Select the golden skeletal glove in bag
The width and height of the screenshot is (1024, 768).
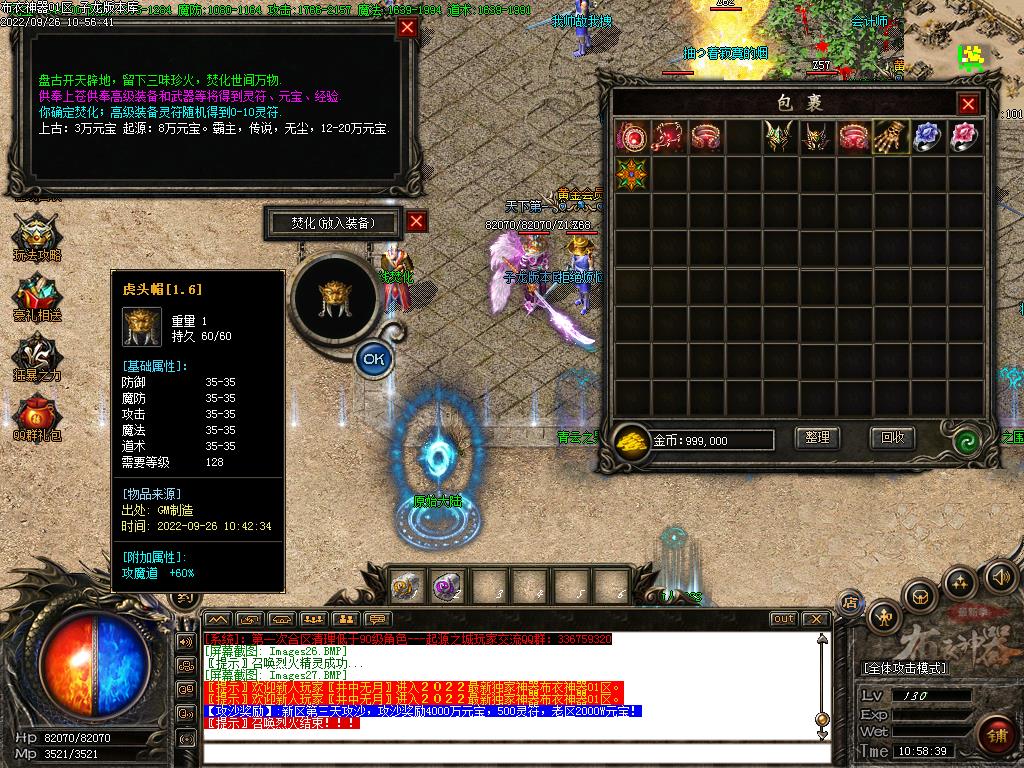[891, 137]
